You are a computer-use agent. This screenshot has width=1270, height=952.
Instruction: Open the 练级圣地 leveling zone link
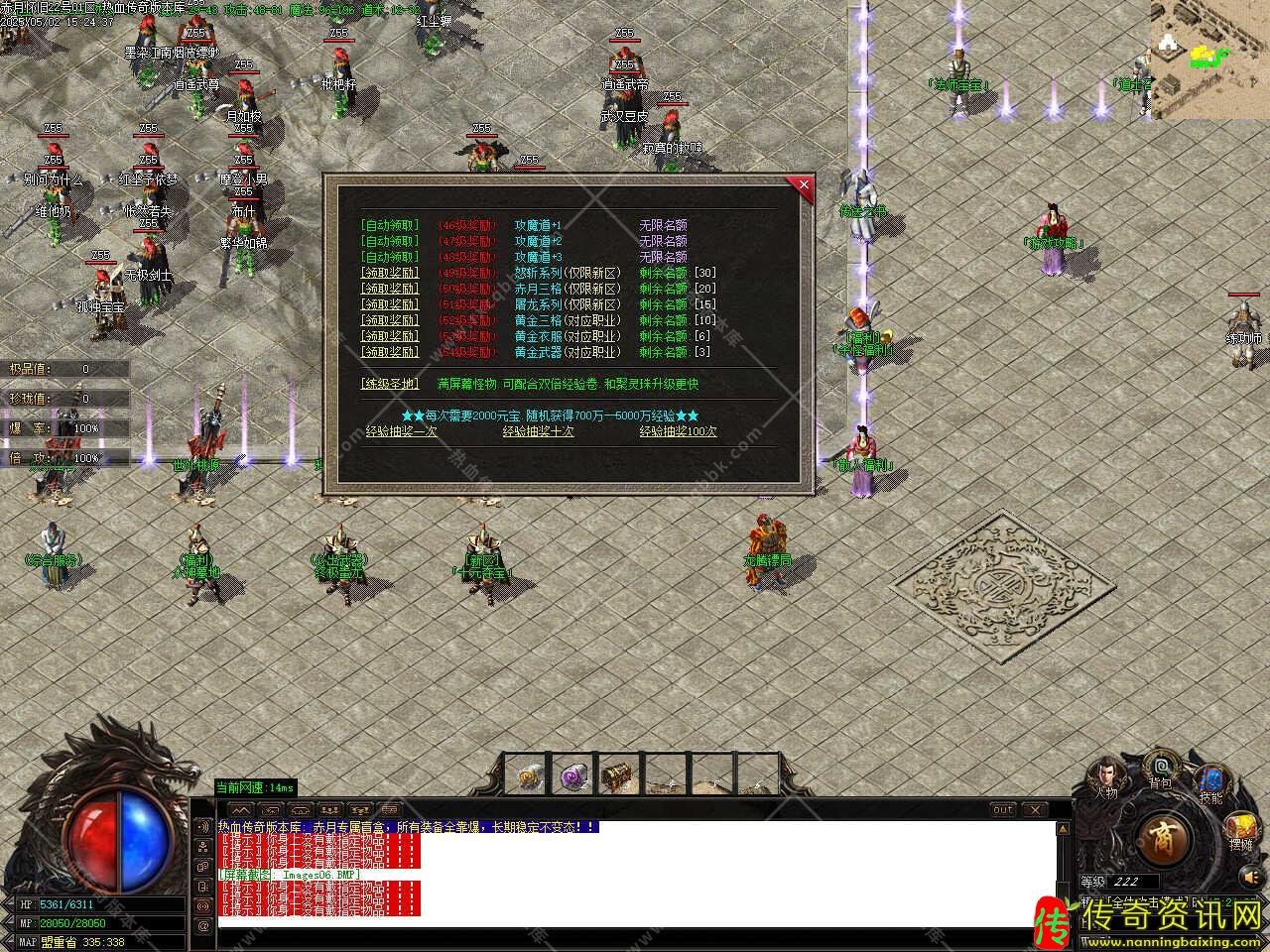pos(390,384)
